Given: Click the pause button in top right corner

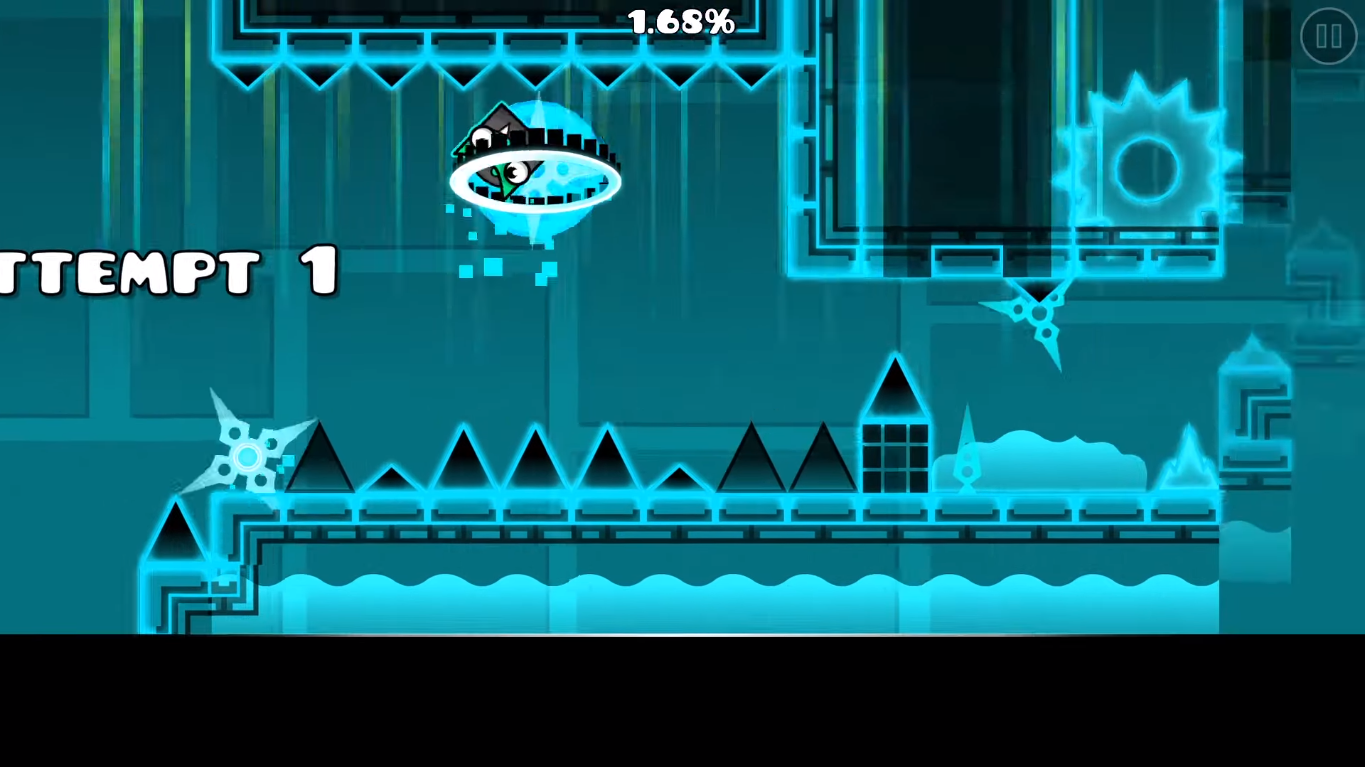Looking at the screenshot, I should [x=1328, y=38].
